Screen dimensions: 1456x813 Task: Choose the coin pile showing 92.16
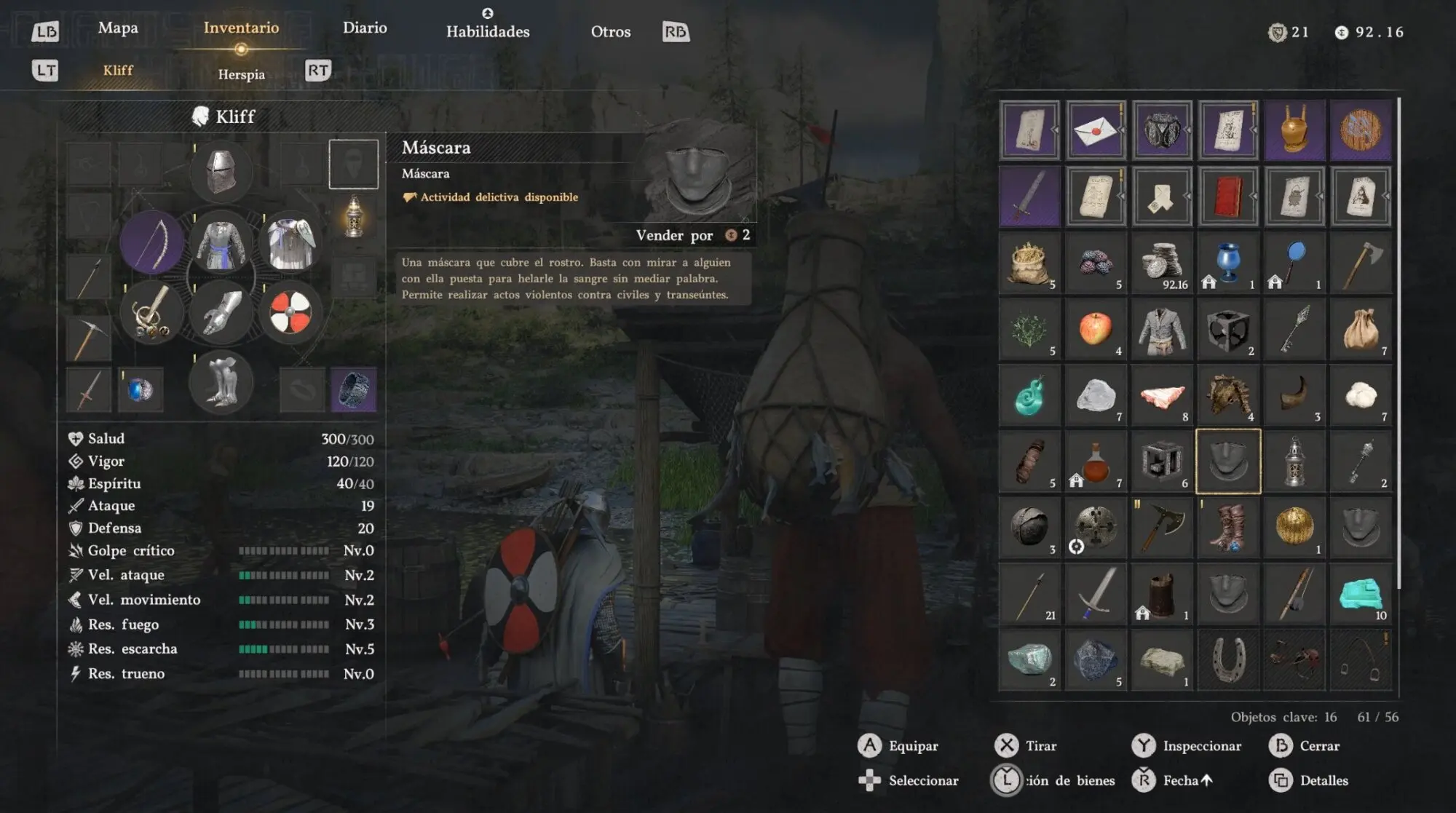[x=1162, y=263]
